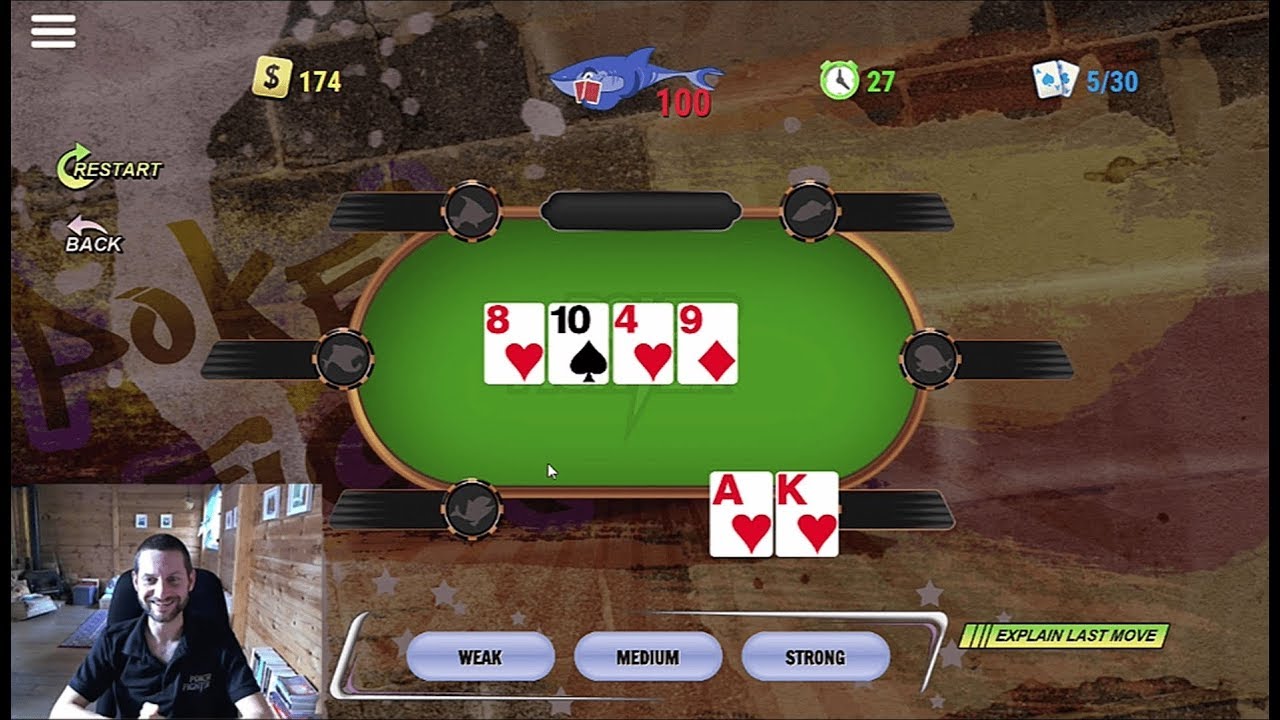Click the top-right seated shark avatar
Viewport: 1280px width, 720px height.
pos(810,212)
